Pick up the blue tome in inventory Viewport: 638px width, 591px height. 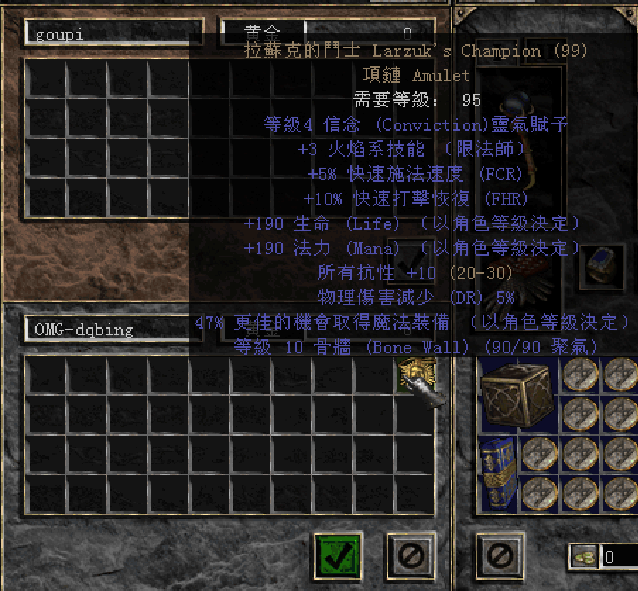(496, 473)
